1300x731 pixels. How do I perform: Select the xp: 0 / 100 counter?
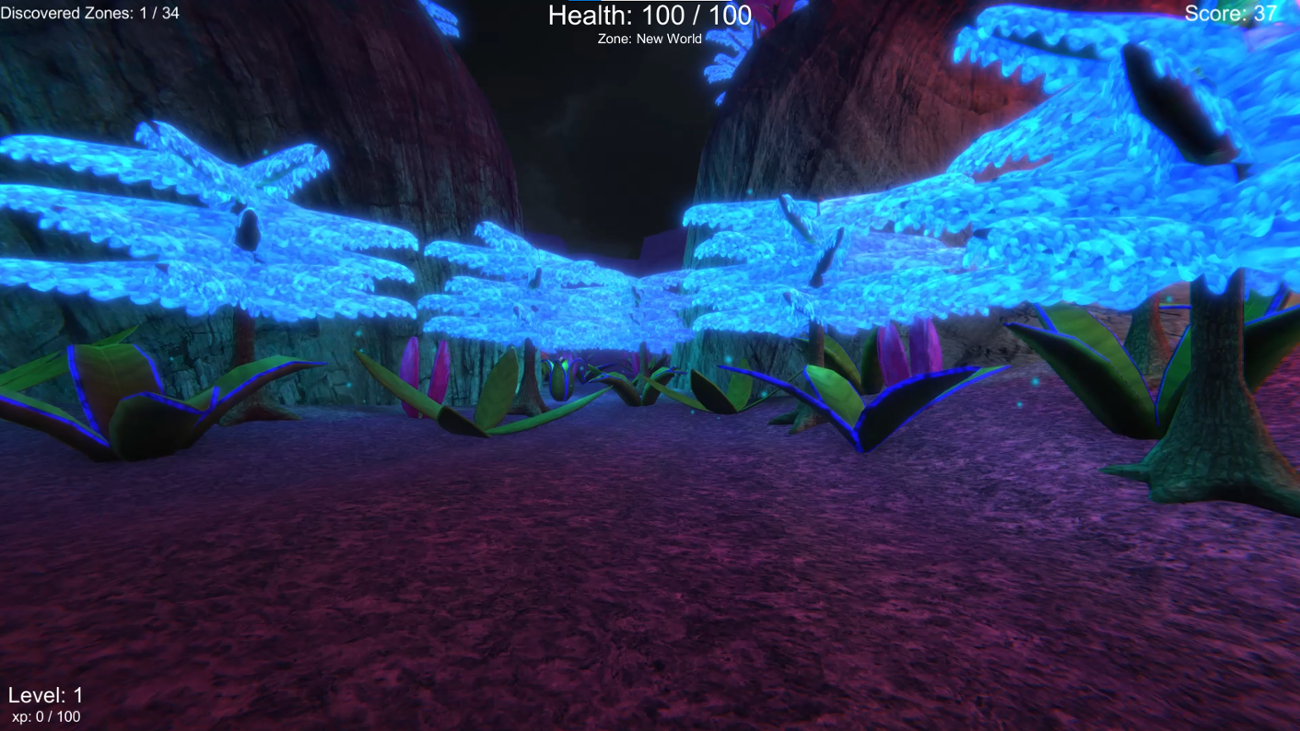click(46, 714)
